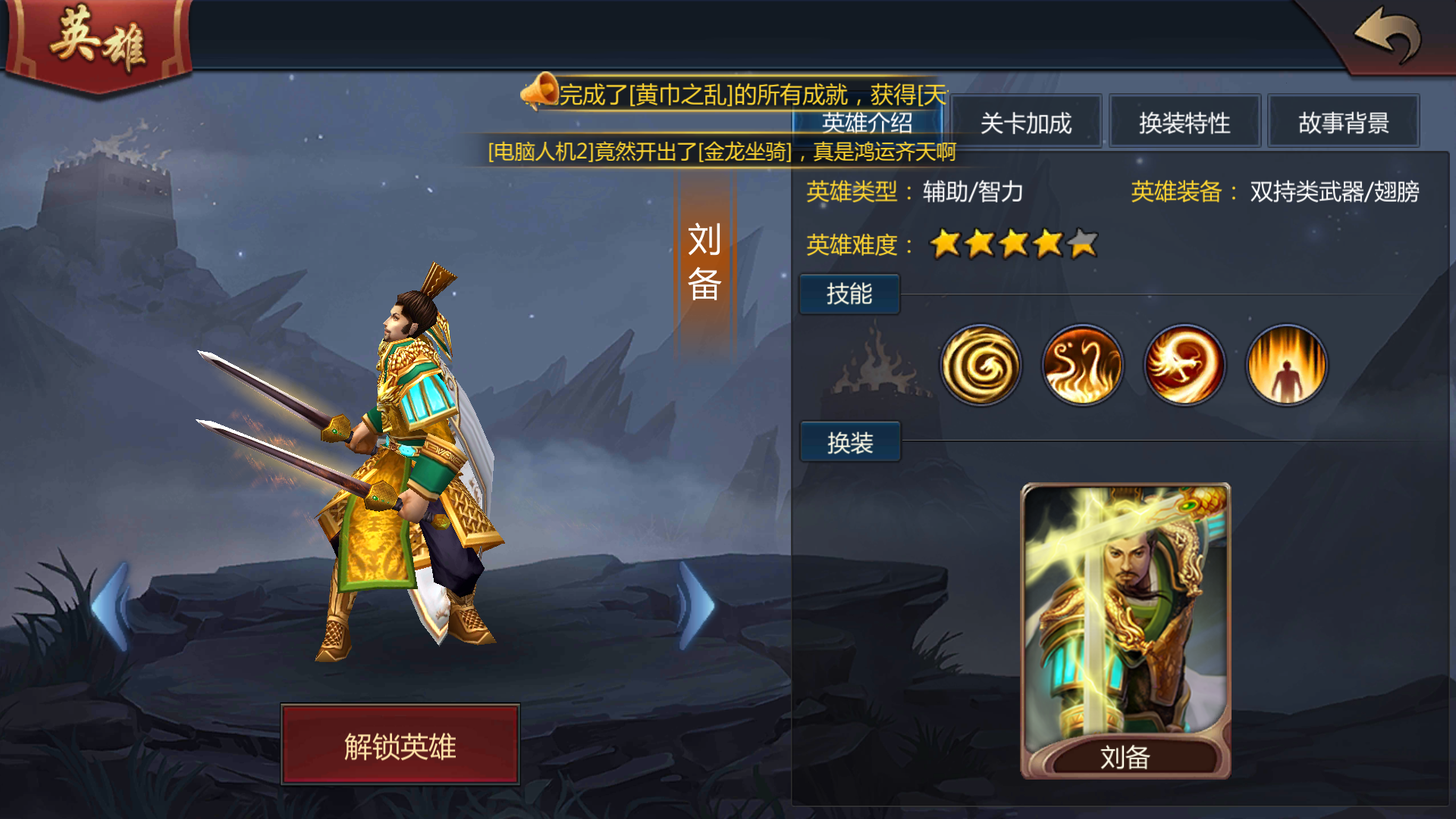
Task: Click the first difficulty star
Action: tap(946, 244)
